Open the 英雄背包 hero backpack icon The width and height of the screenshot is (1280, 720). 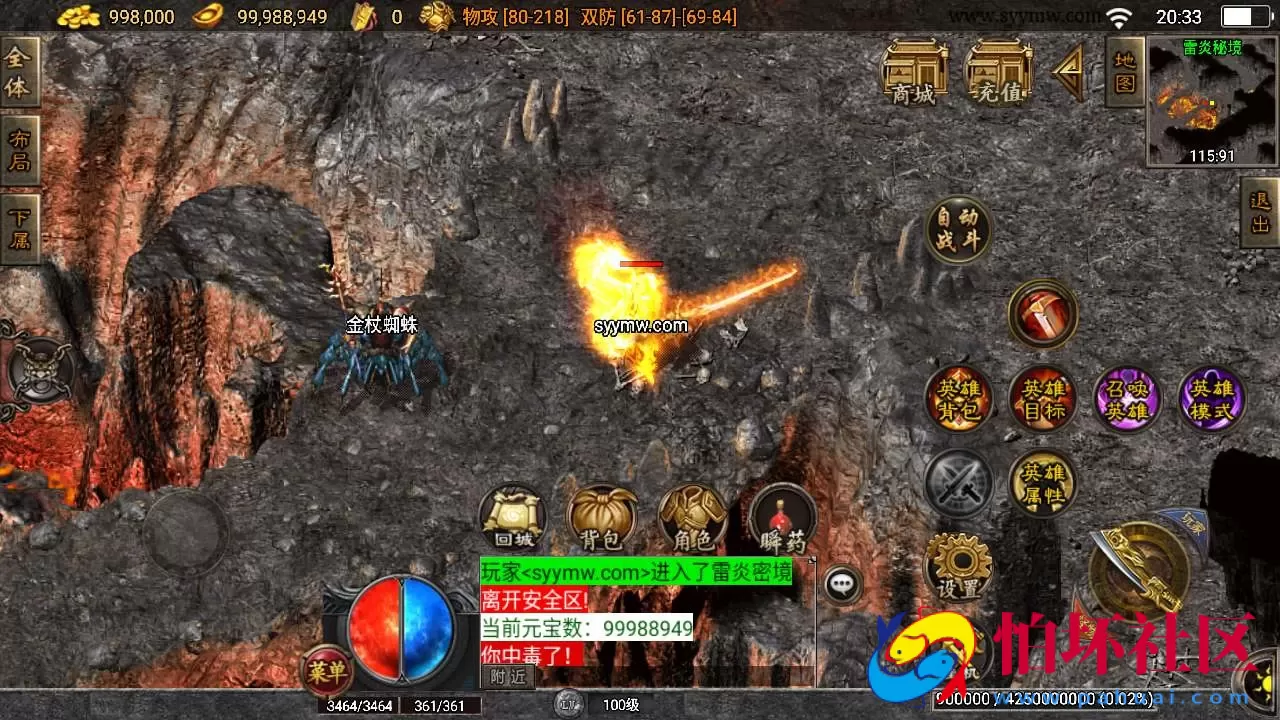pos(958,398)
